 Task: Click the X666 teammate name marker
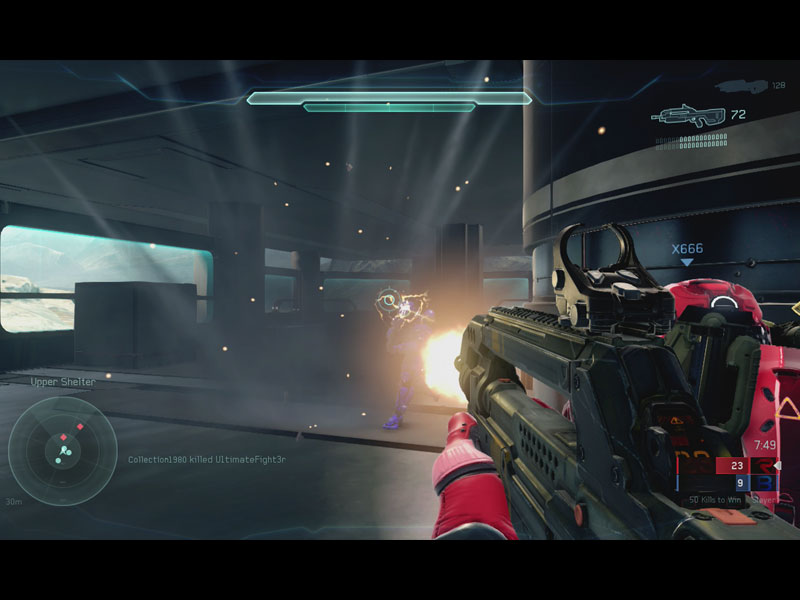(686, 249)
